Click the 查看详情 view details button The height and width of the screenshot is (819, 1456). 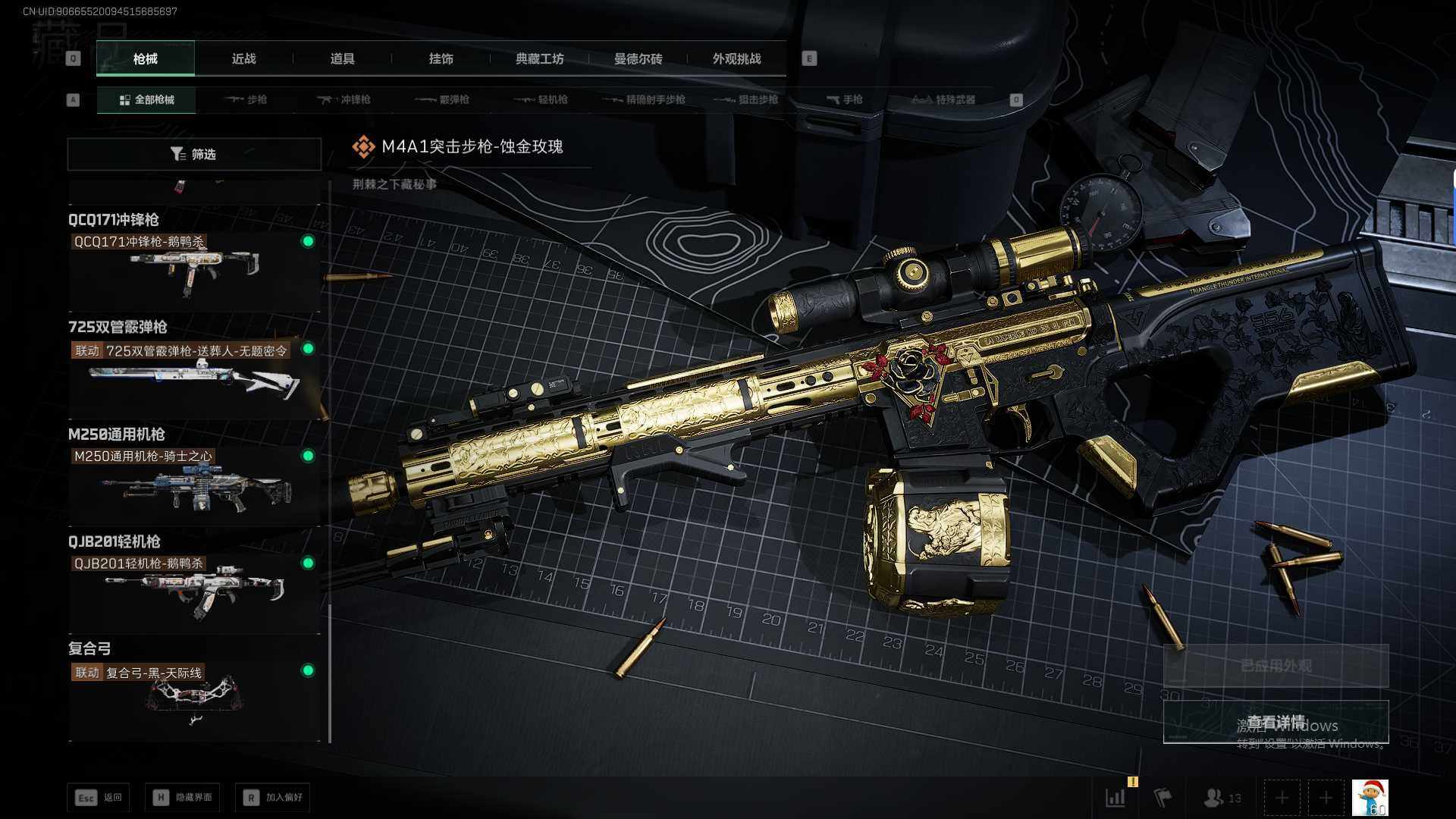point(1276,722)
